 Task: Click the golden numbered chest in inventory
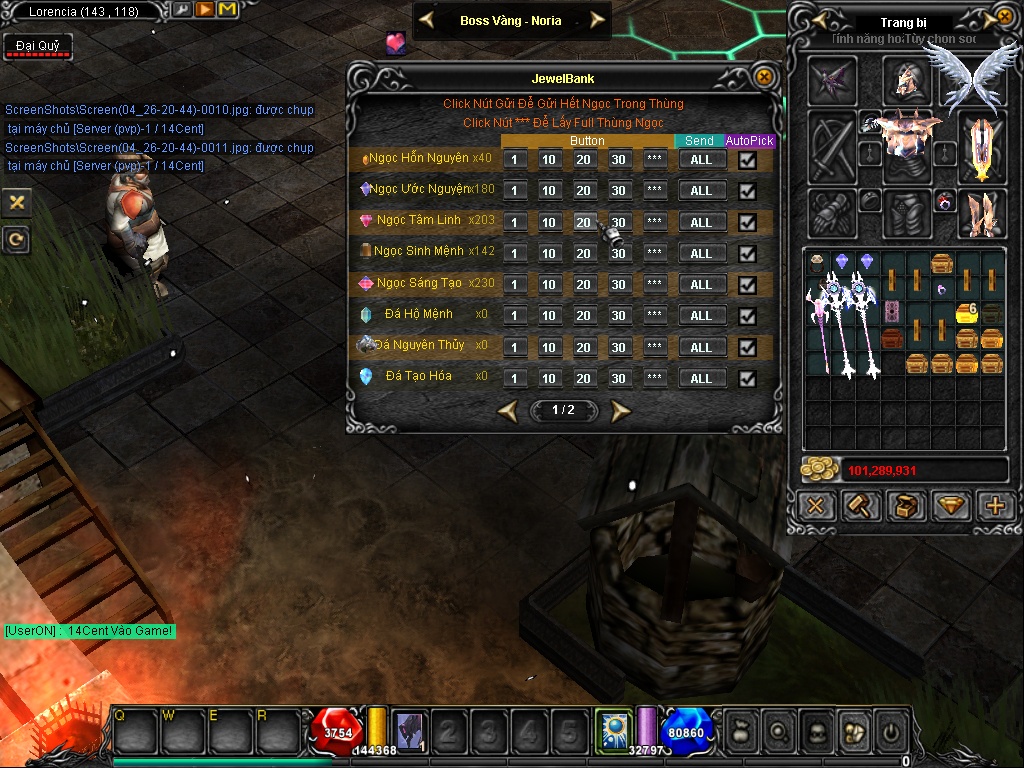point(966,313)
